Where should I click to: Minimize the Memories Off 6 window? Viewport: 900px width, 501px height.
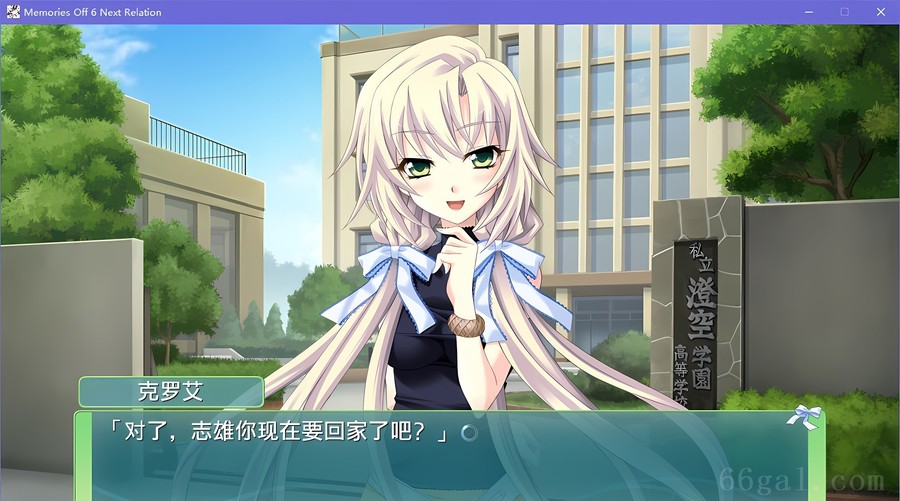coord(808,12)
